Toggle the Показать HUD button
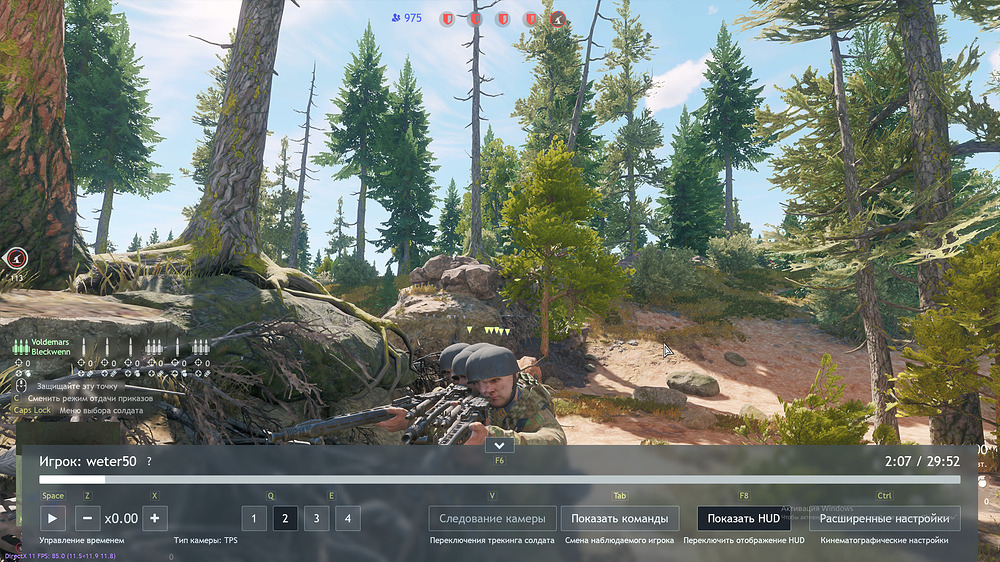 743,518
